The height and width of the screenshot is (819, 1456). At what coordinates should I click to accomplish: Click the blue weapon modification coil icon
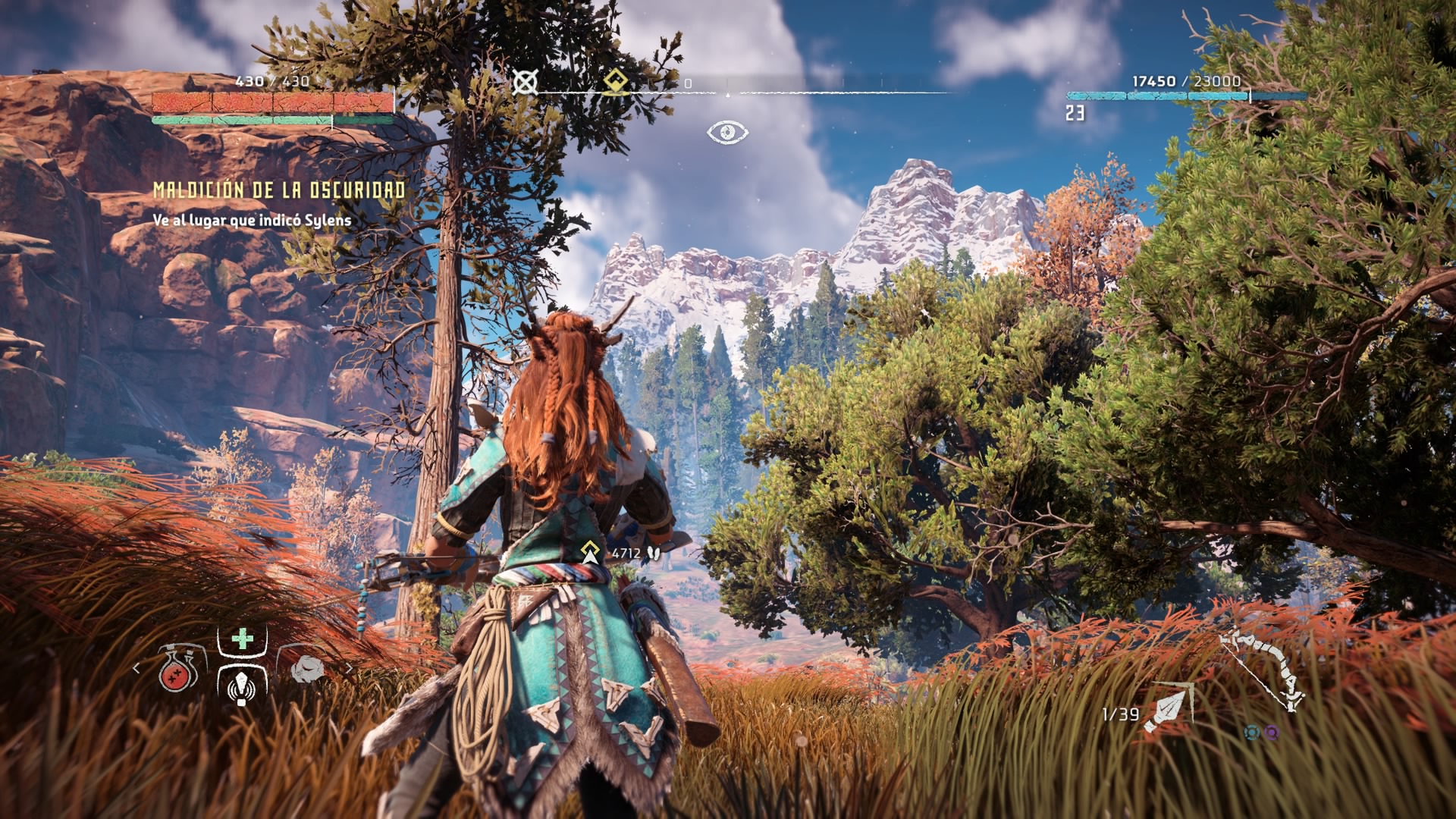point(1252,733)
